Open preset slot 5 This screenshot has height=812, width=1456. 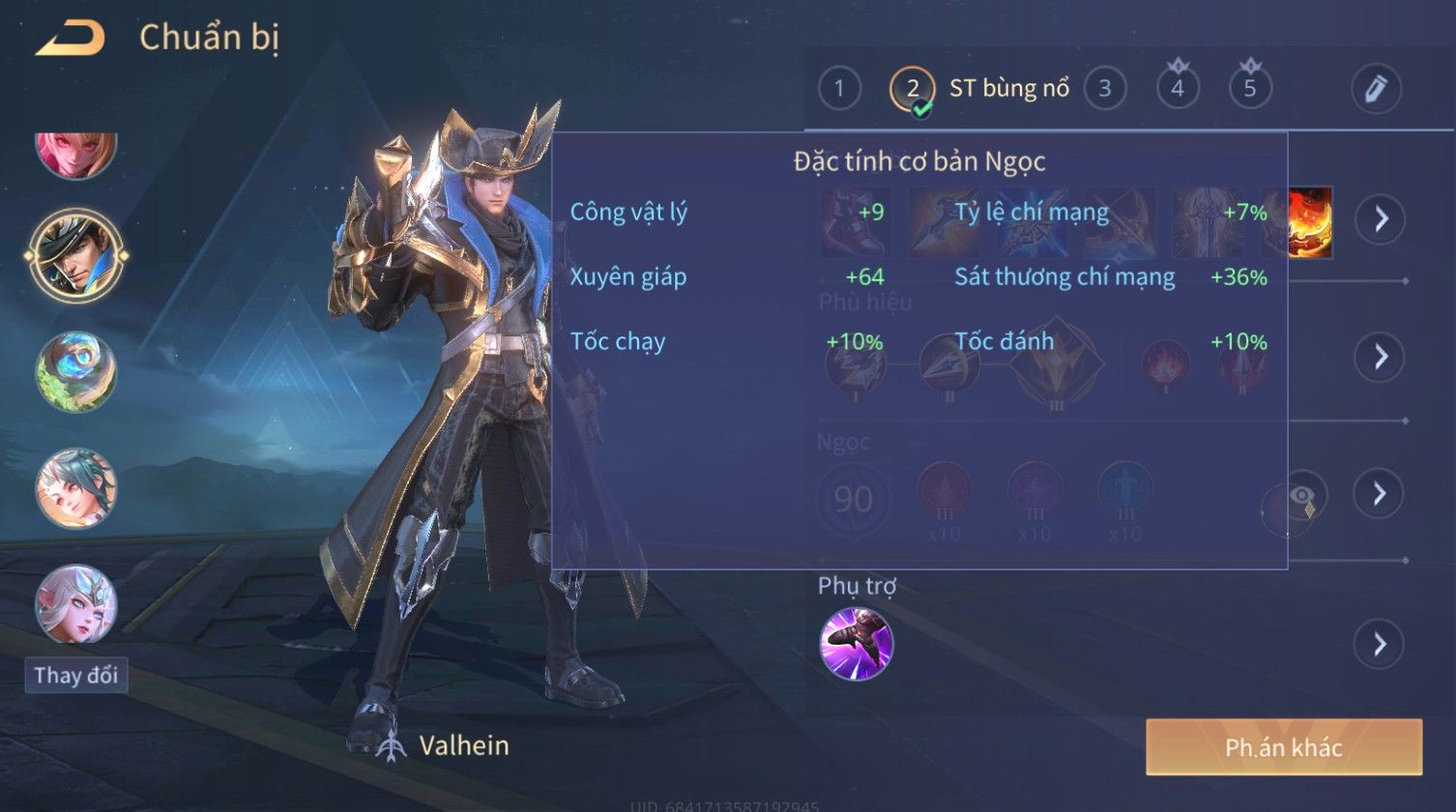pos(1250,89)
